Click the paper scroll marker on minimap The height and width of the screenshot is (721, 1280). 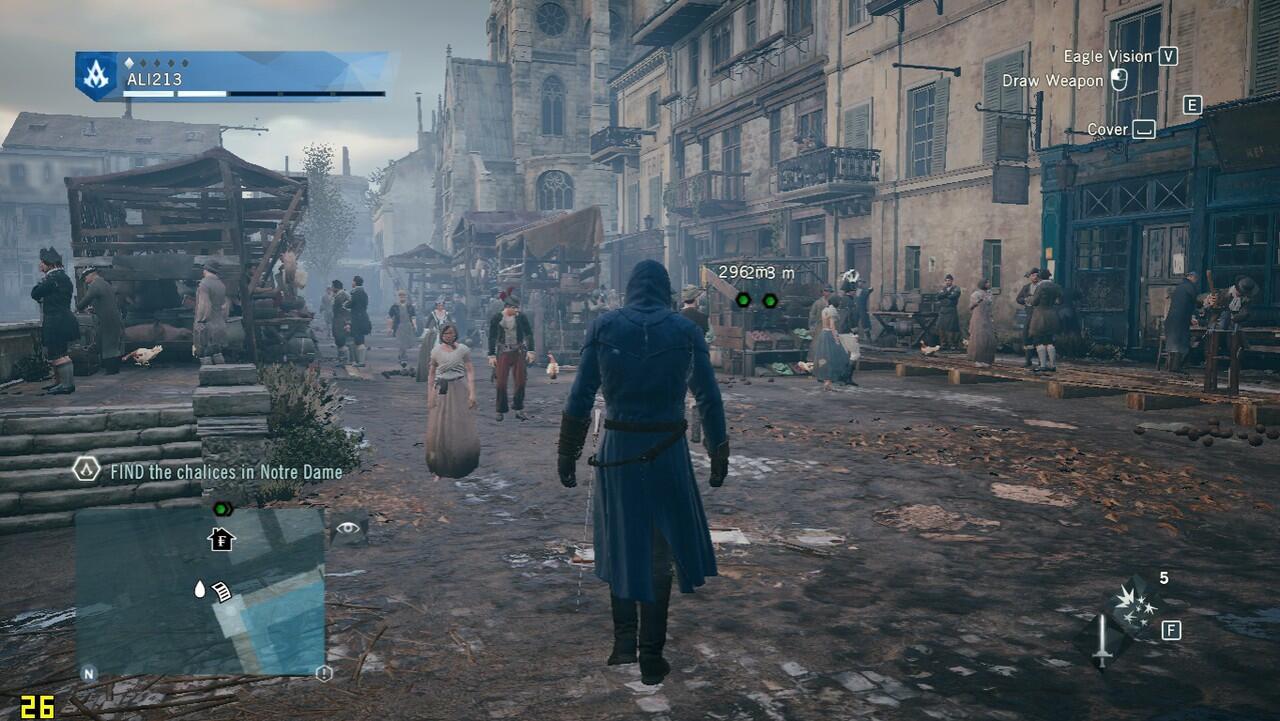(221, 592)
